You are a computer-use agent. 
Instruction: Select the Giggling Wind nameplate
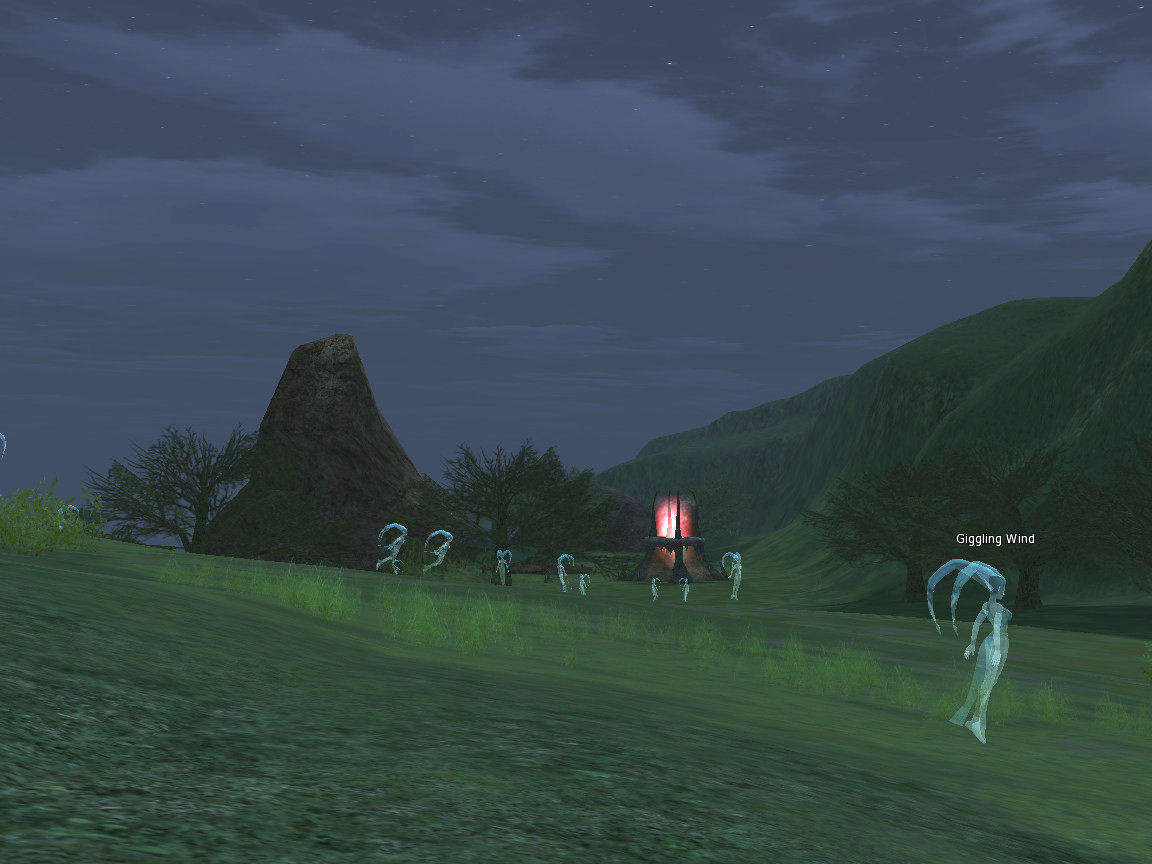coord(994,539)
